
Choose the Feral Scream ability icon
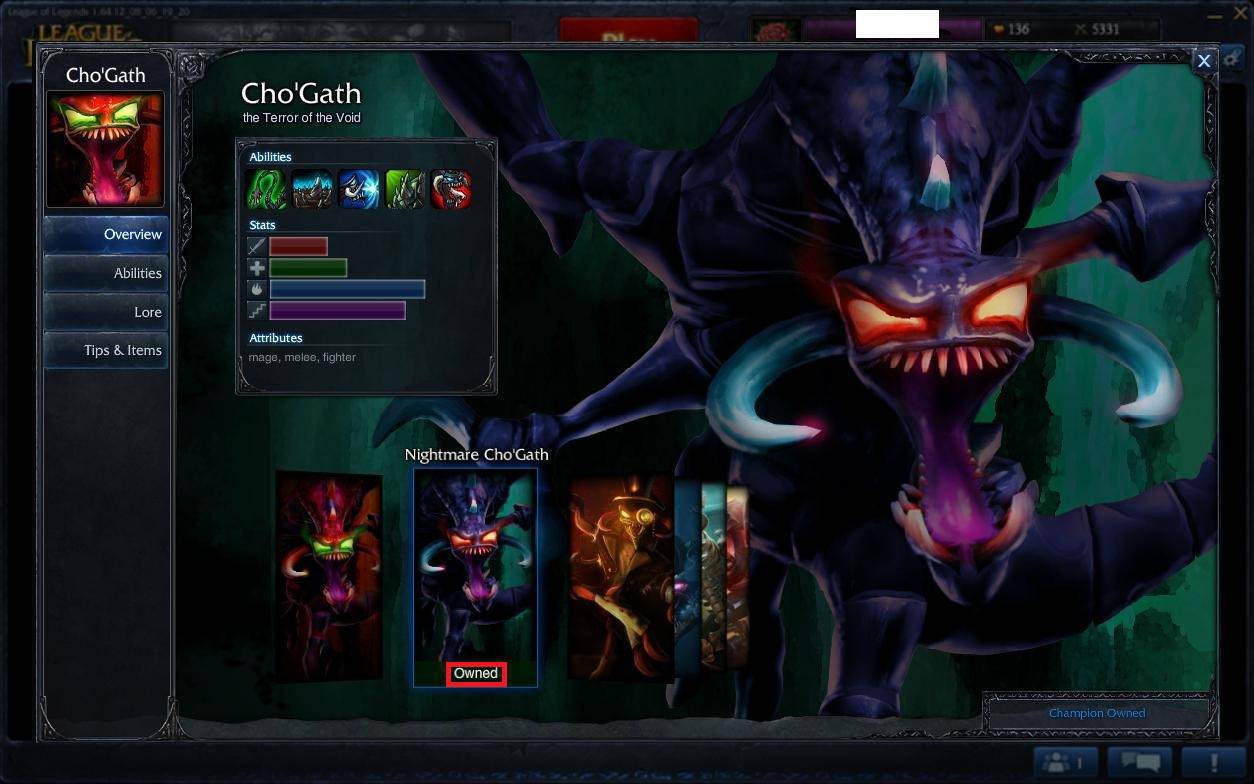(358, 189)
